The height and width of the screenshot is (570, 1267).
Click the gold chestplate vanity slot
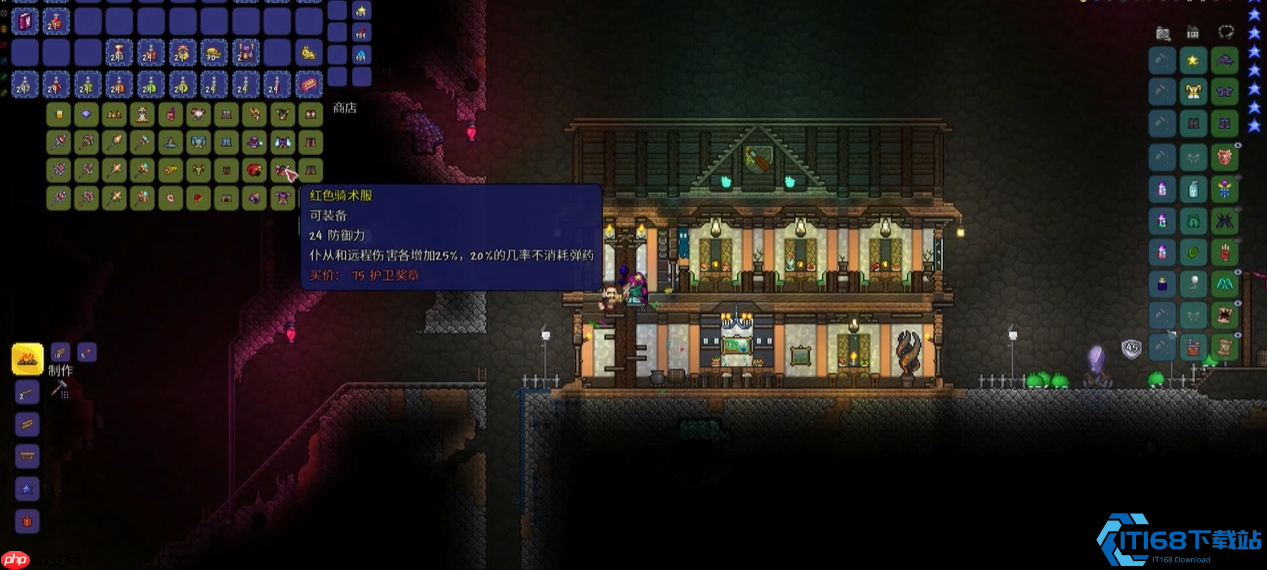[x=1193, y=93]
